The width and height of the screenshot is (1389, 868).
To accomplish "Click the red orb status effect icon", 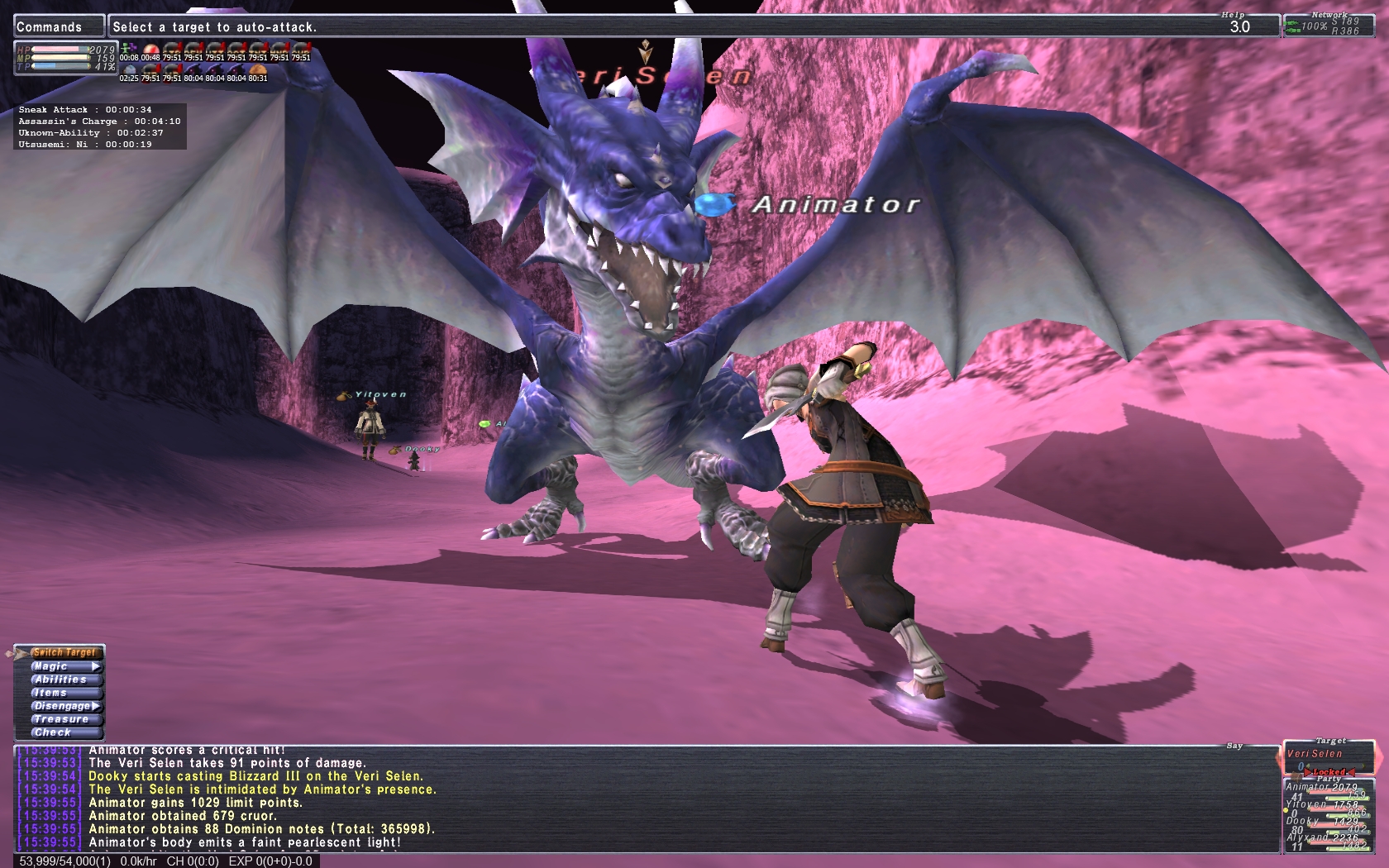I will point(150,49).
